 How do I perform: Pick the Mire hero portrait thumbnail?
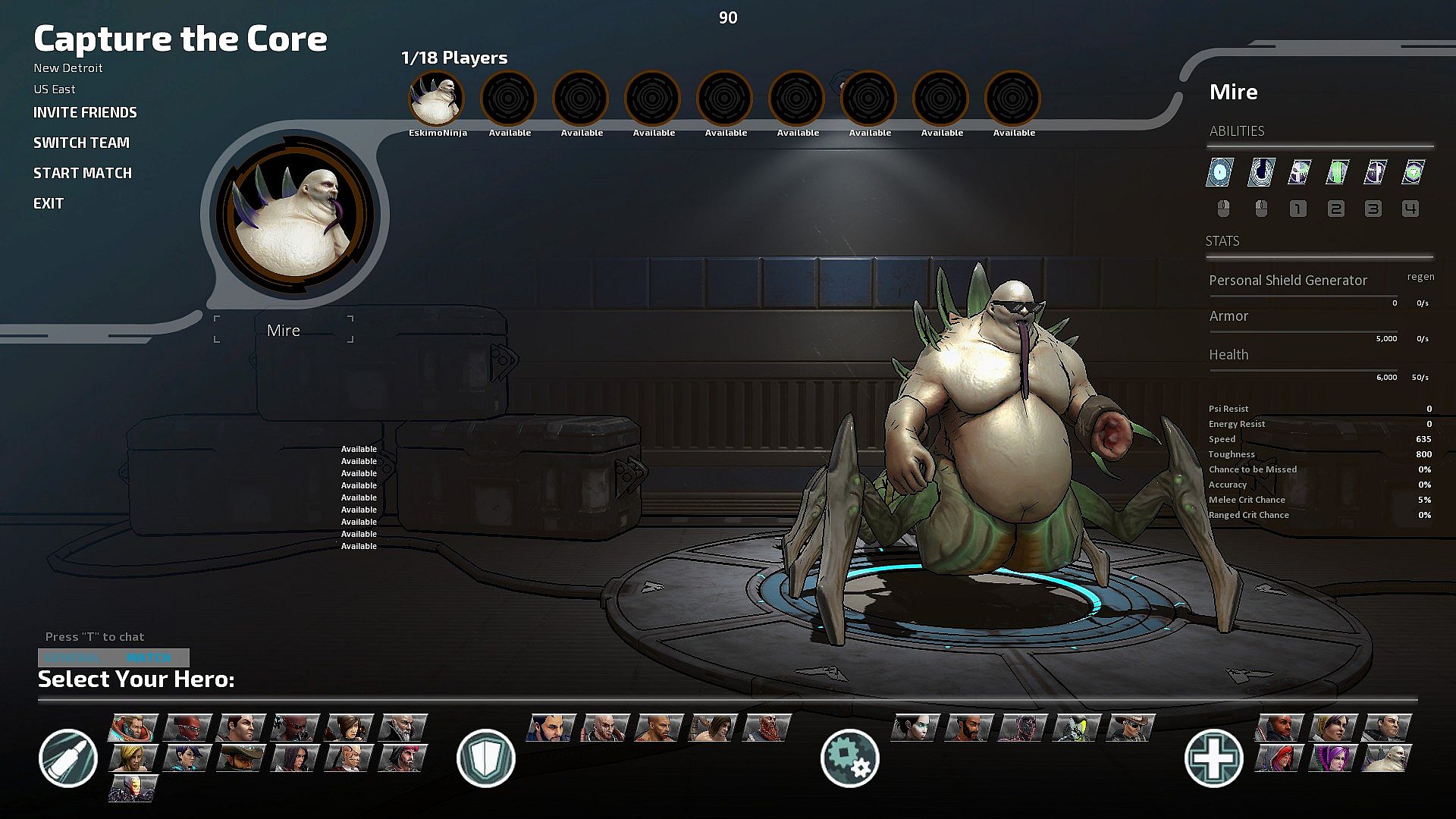tap(1387, 758)
